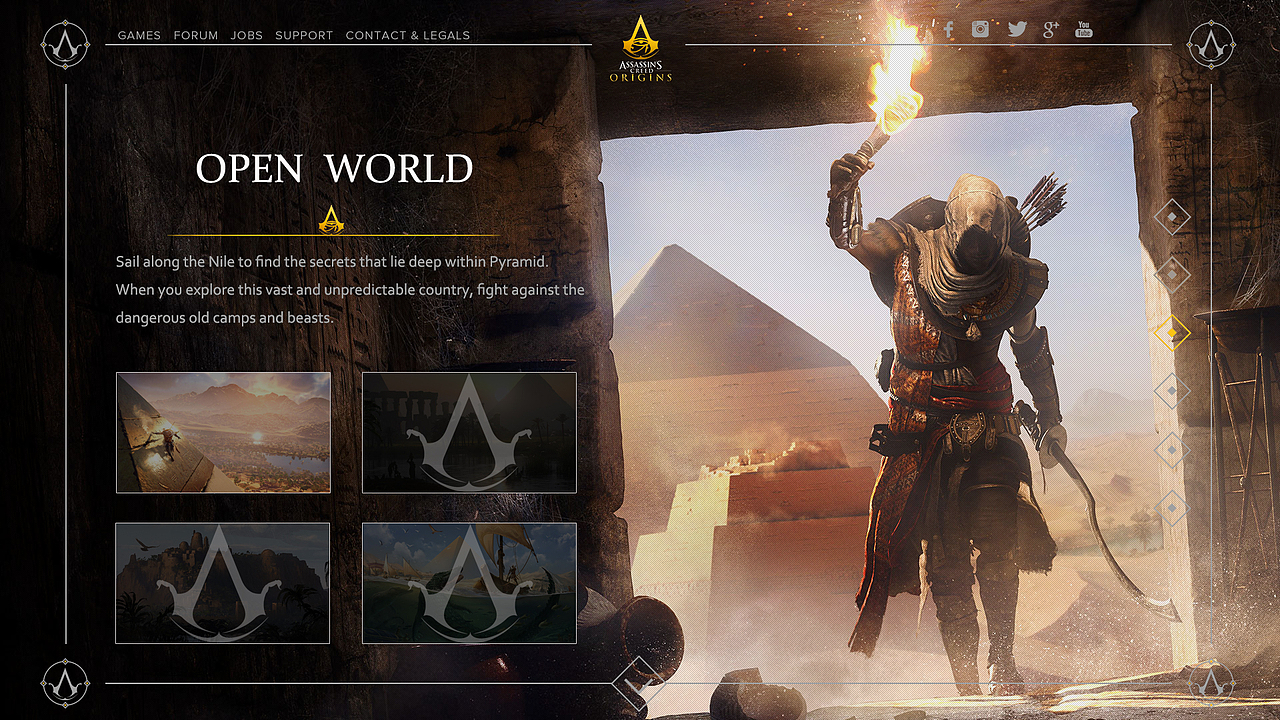Screen dimensions: 1280x720
Task: Select the highlighted gold diamond section indicator
Action: 1172,330
